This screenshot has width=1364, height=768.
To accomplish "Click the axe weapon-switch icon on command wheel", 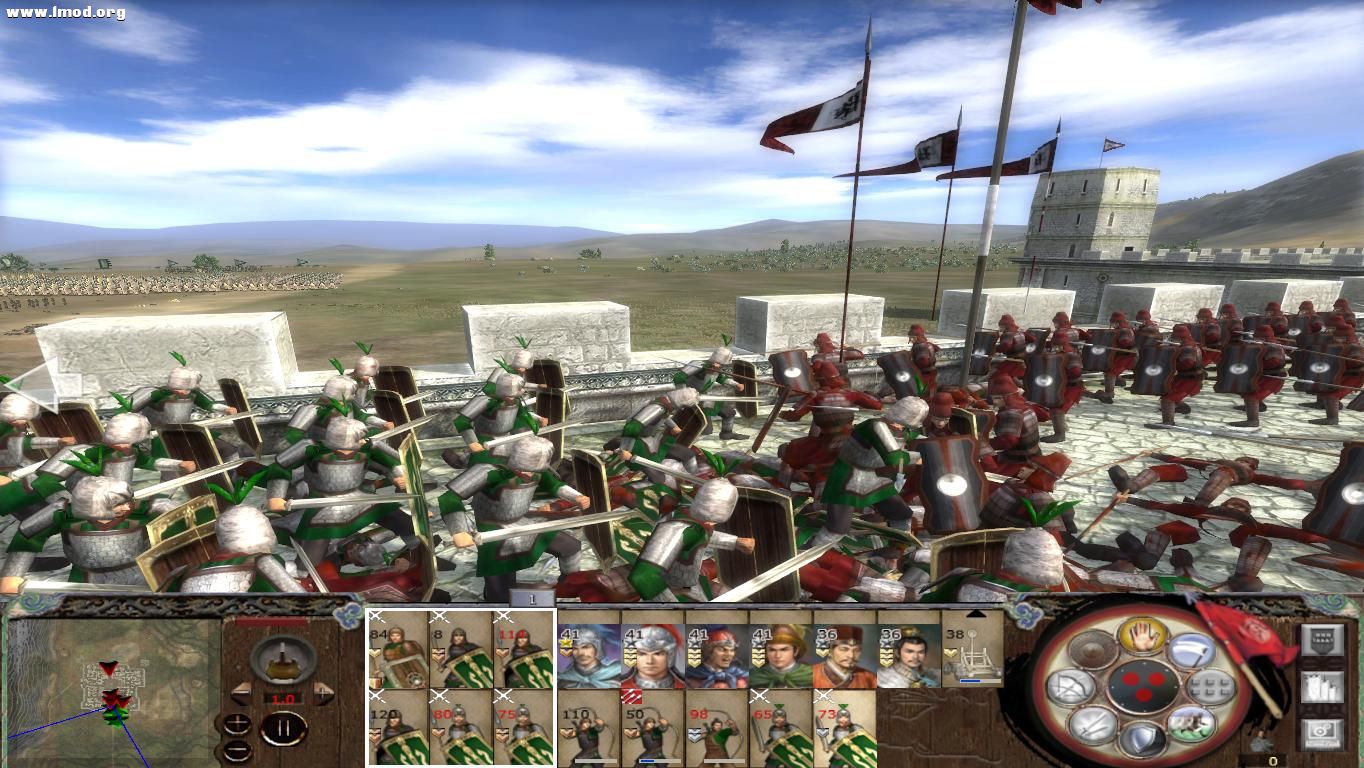I will pyautogui.click(x=1192, y=650).
